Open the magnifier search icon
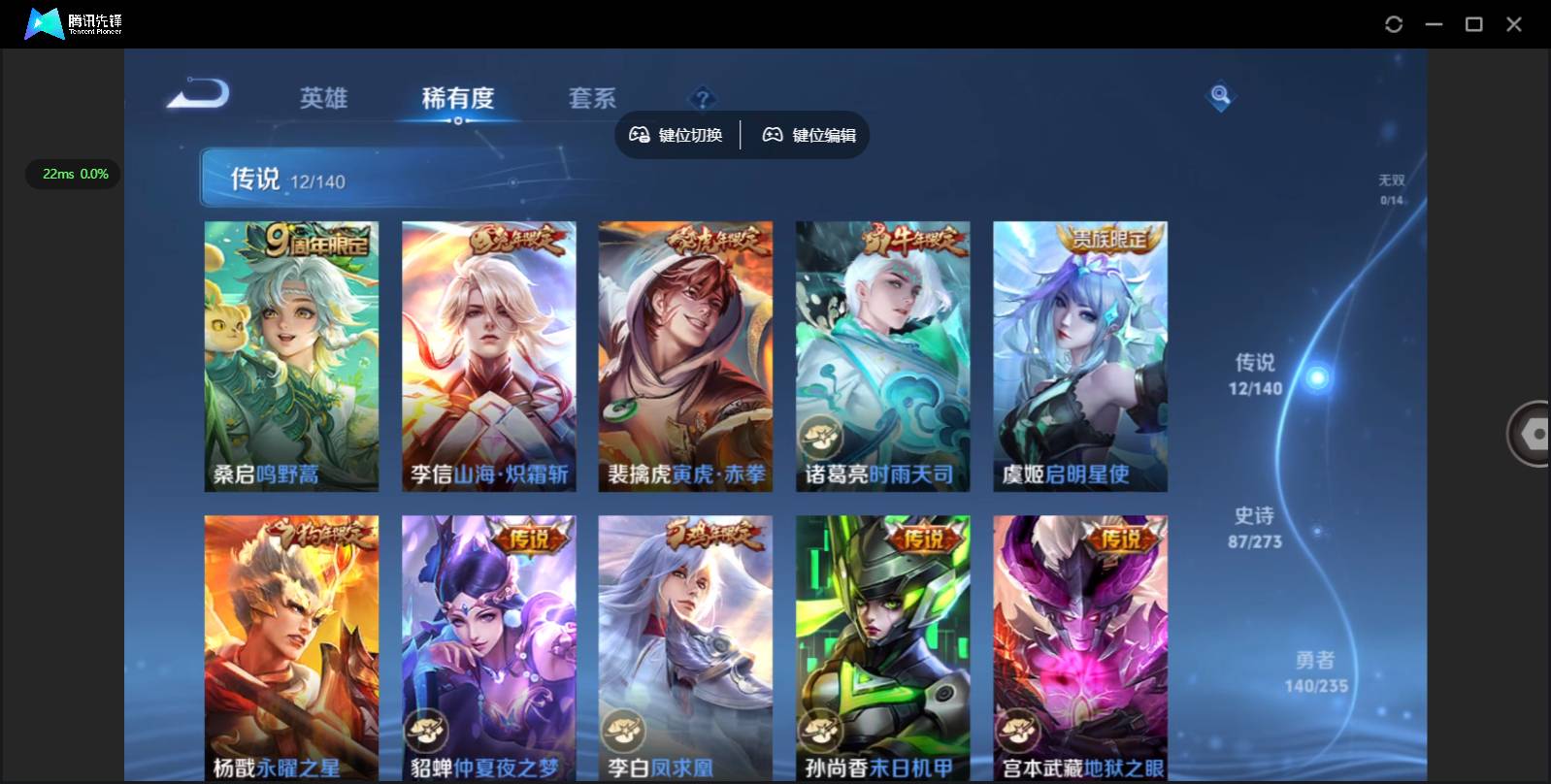Screen dimensions: 1551x784 pyautogui.click(x=1219, y=96)
